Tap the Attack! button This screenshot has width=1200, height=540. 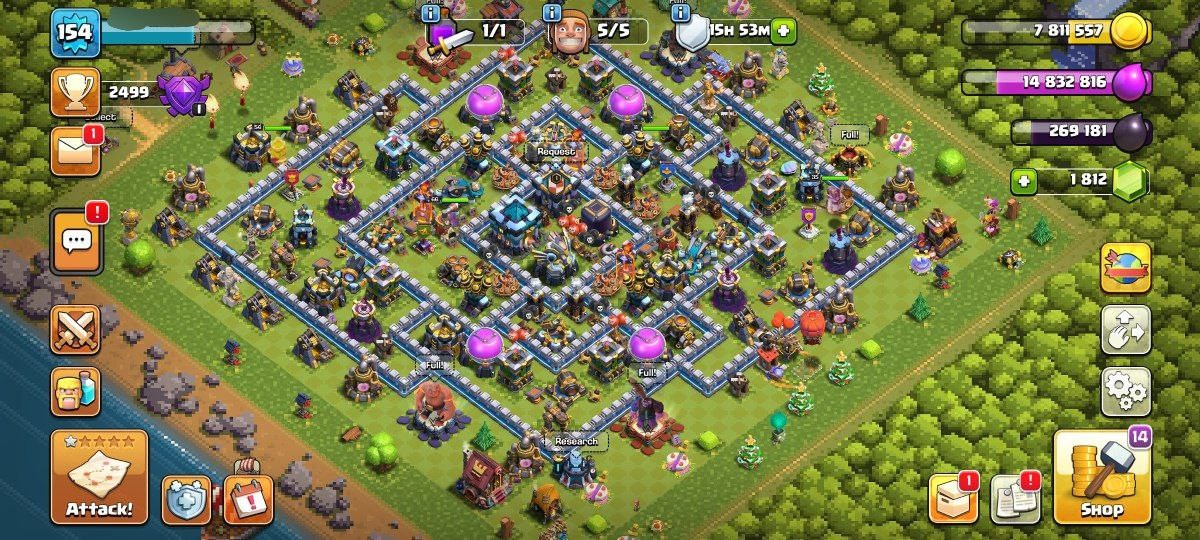click(x=99, y=477)
